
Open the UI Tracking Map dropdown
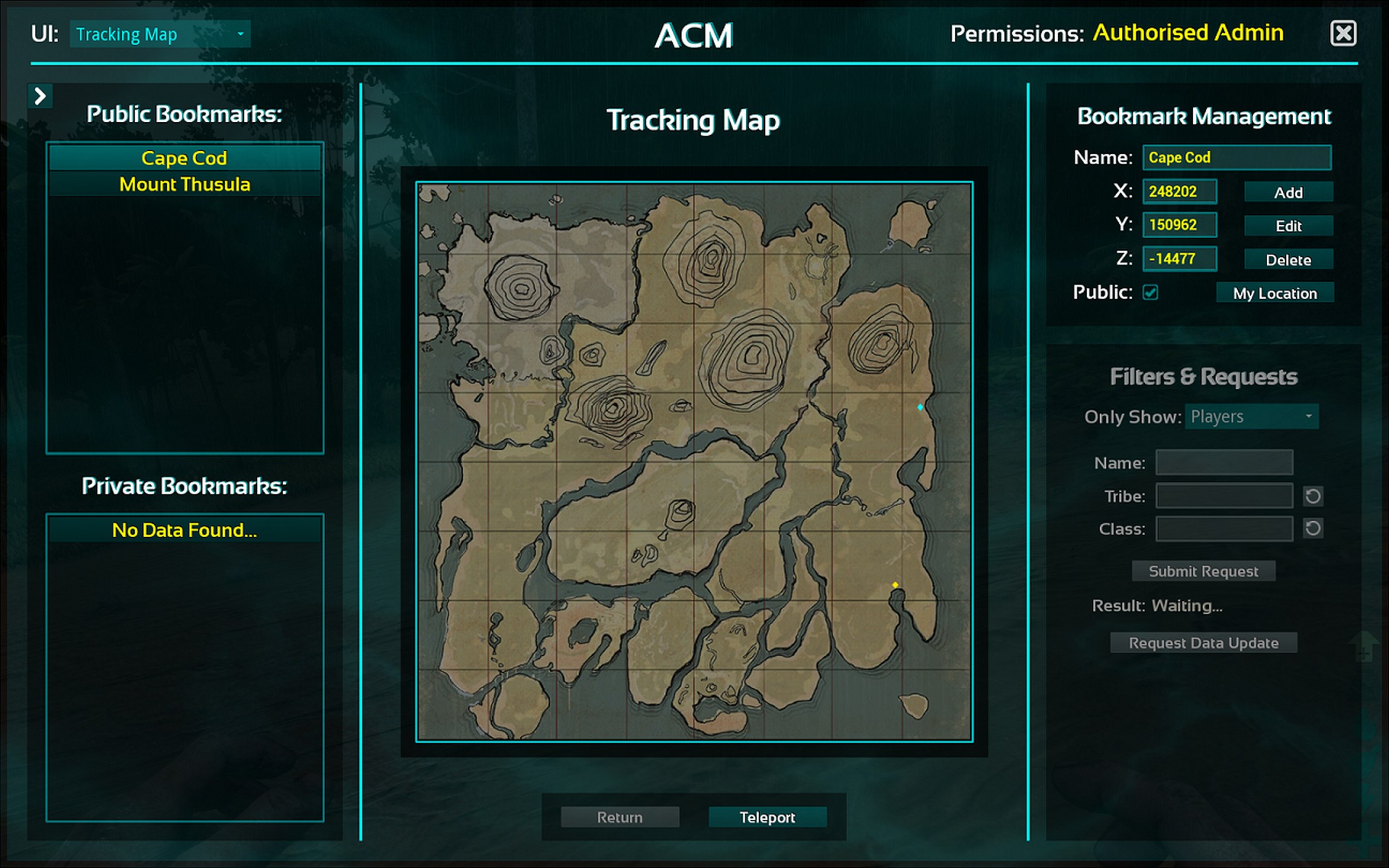pos(160,34)
